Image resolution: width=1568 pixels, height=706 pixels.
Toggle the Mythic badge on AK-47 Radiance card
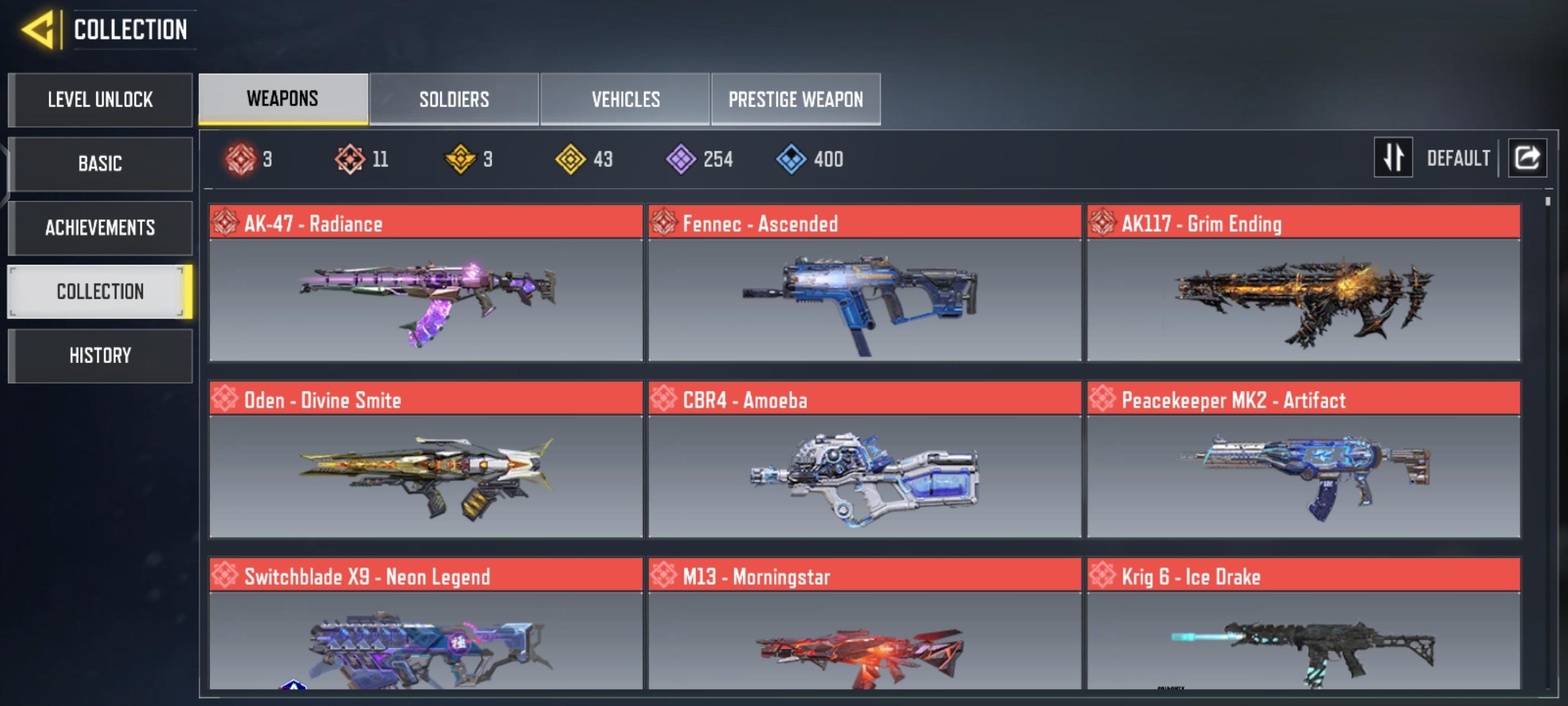click(x=226, y=224)
